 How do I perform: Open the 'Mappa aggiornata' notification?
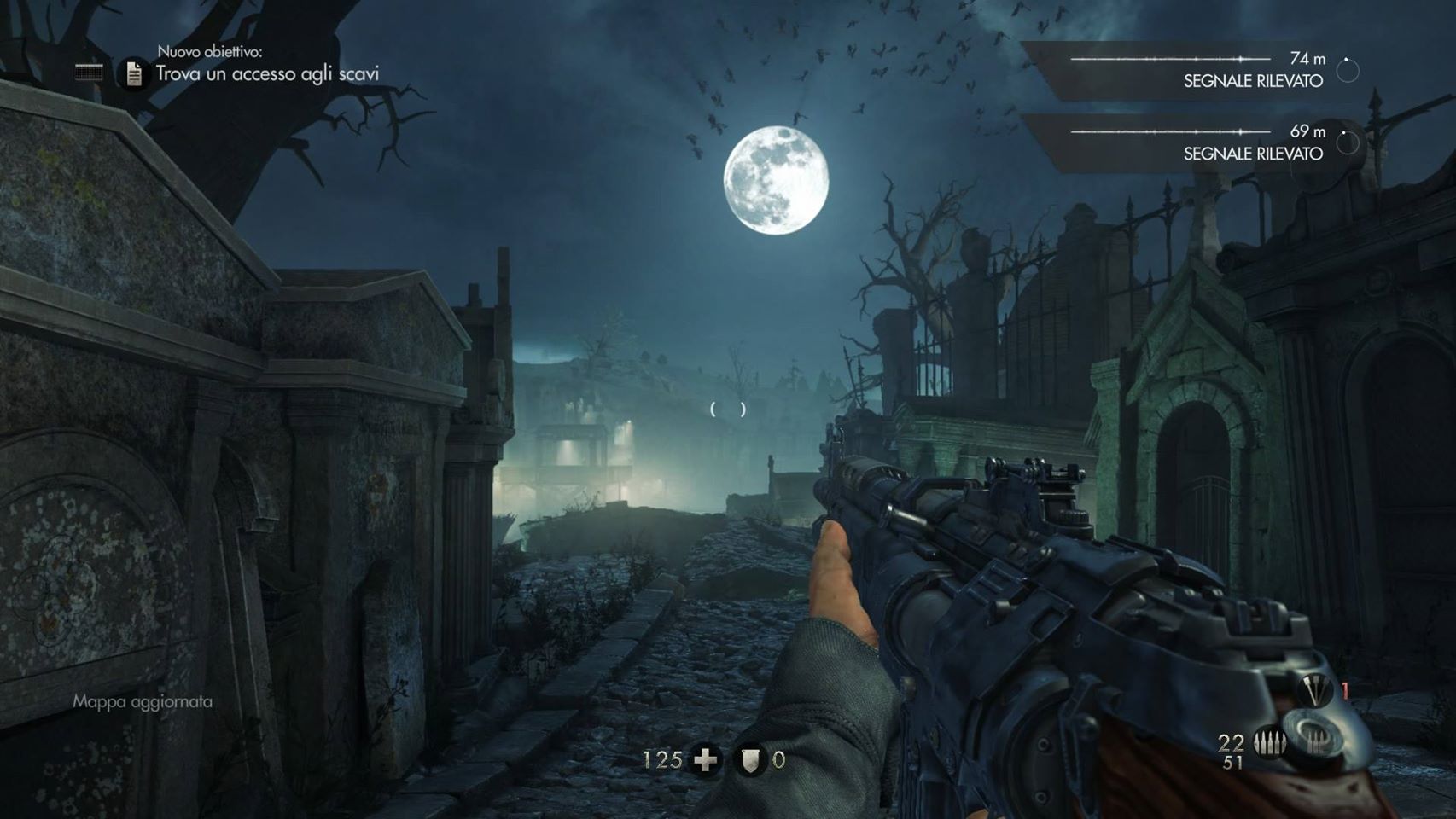(143, 701)
